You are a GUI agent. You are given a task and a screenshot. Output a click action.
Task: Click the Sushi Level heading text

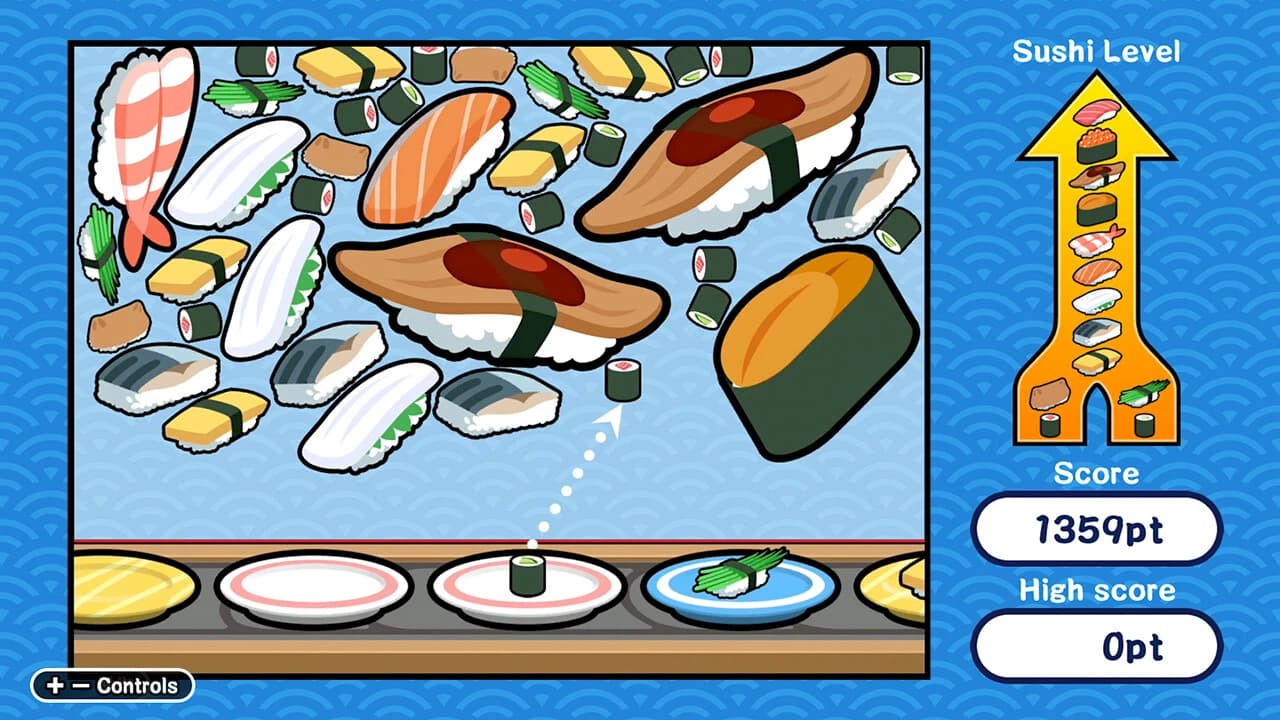(x=1098, y=48)
